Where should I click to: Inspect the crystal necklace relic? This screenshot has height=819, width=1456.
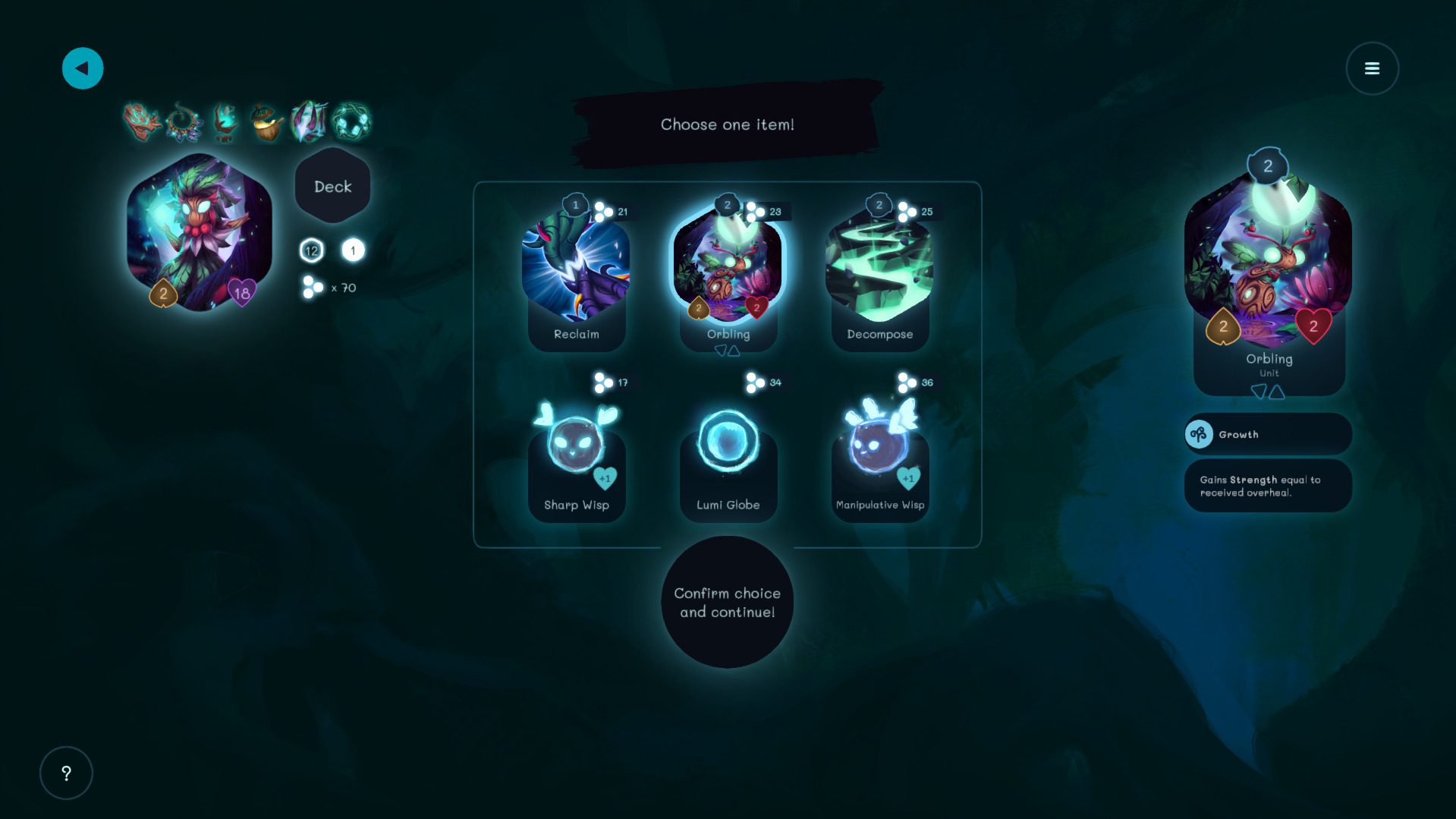click(x=184, y=121)
